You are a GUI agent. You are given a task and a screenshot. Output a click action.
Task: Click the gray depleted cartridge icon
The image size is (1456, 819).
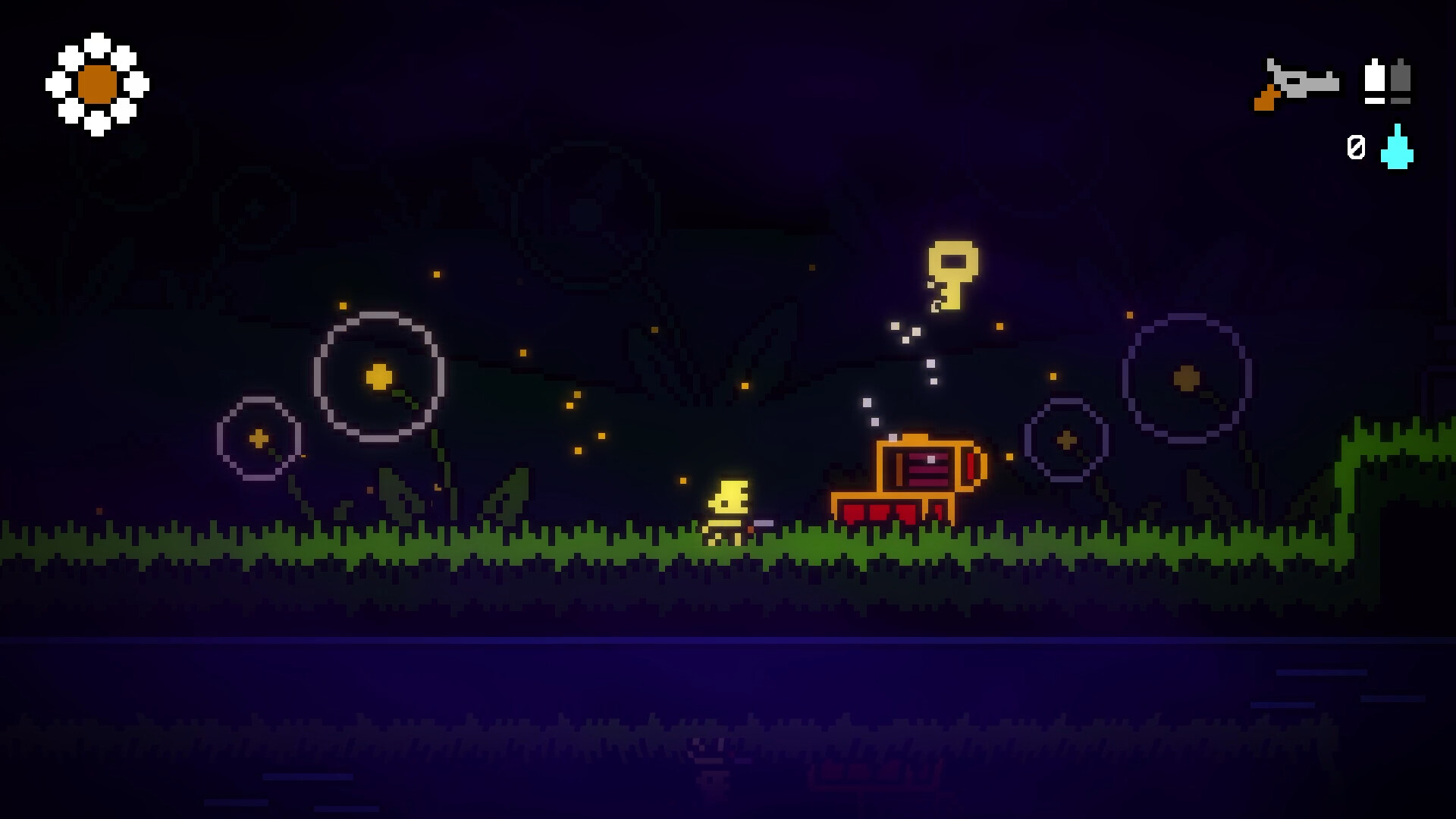[1399, 80]
